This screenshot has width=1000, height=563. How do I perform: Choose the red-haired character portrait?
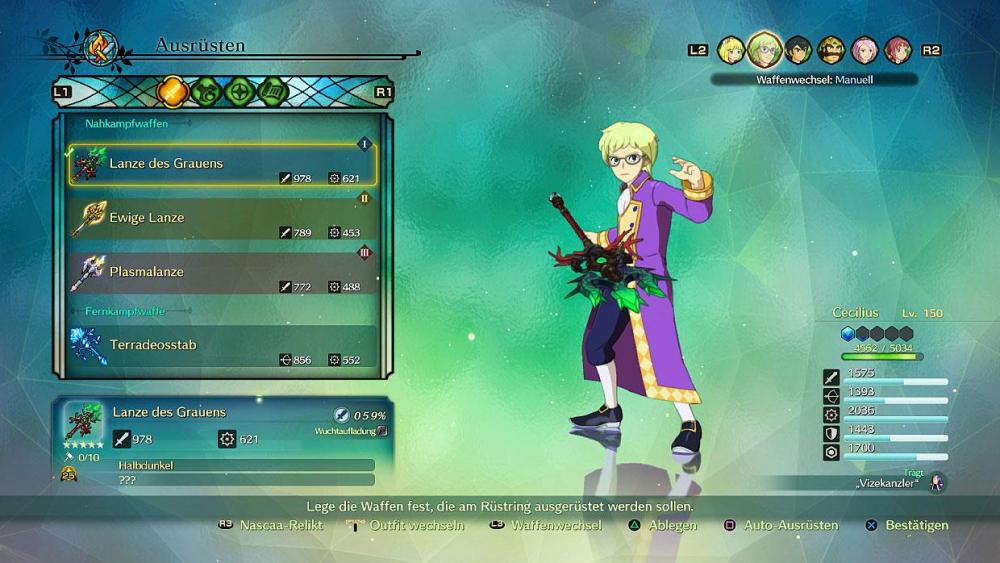click(897, 49)
